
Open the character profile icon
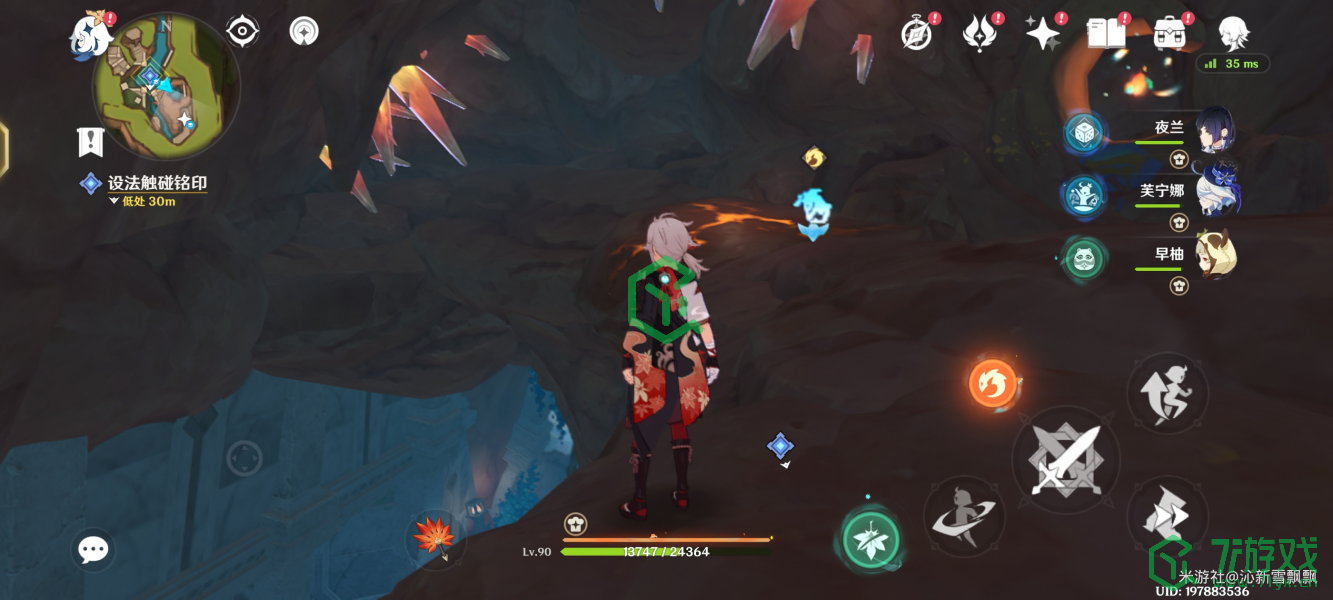point(1233,32)
